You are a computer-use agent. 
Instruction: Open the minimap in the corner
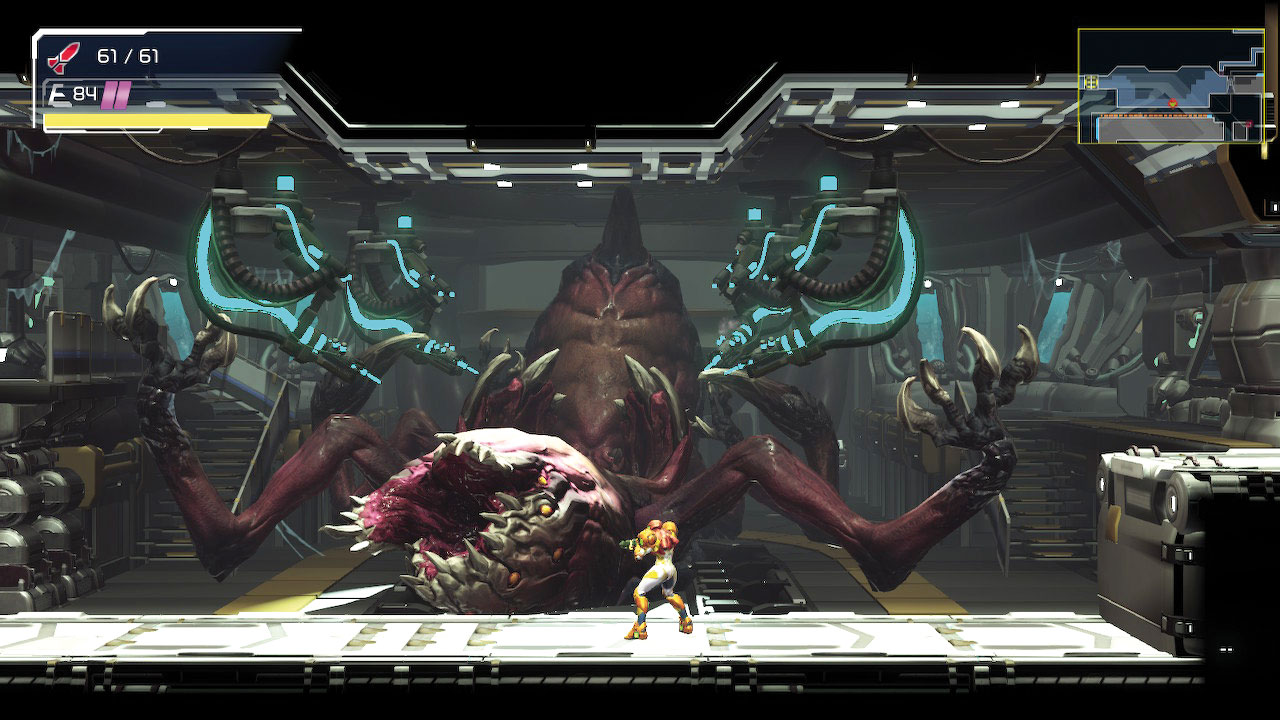(x=1176, y=86)
